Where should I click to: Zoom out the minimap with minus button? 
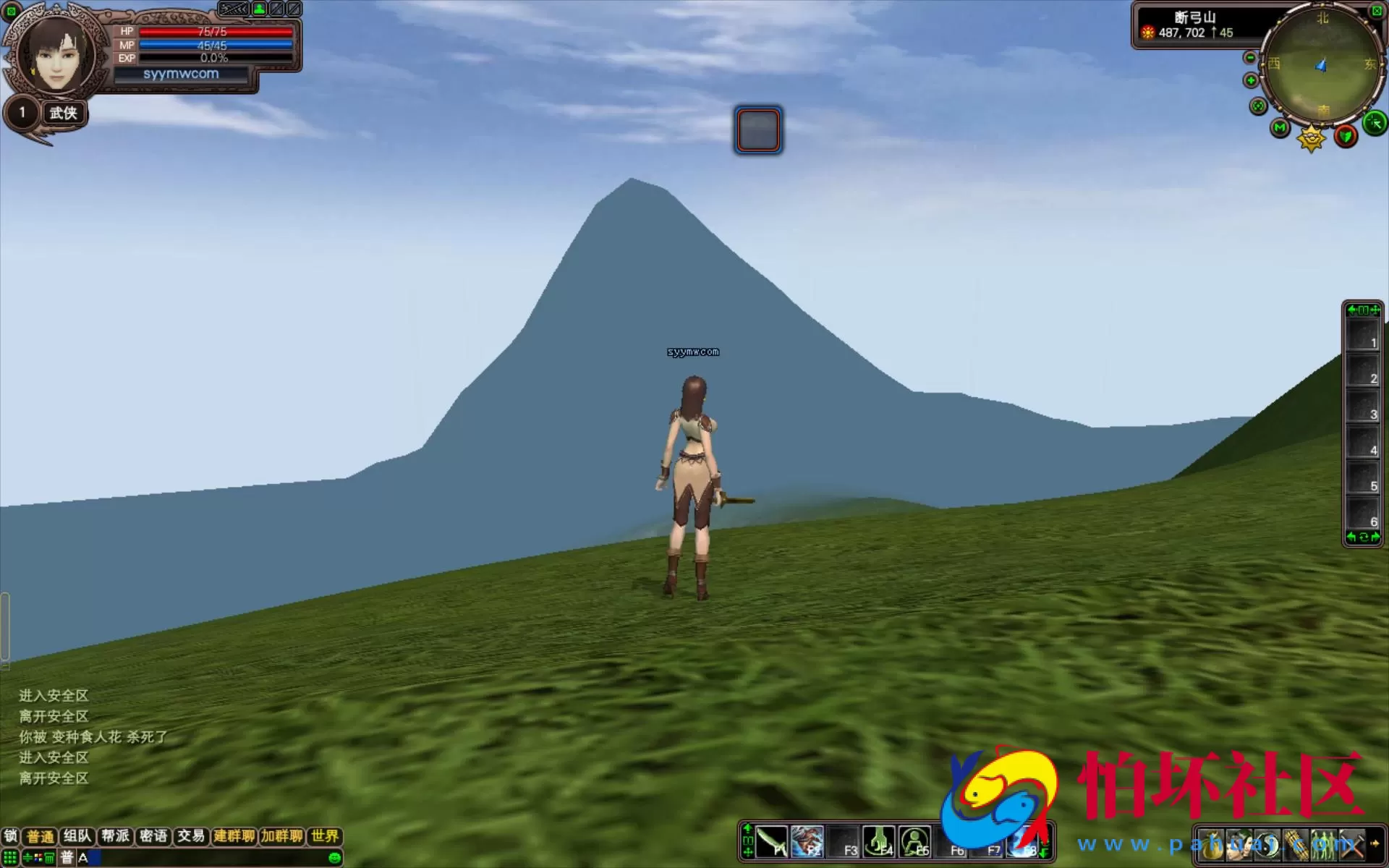(1250, 58)
